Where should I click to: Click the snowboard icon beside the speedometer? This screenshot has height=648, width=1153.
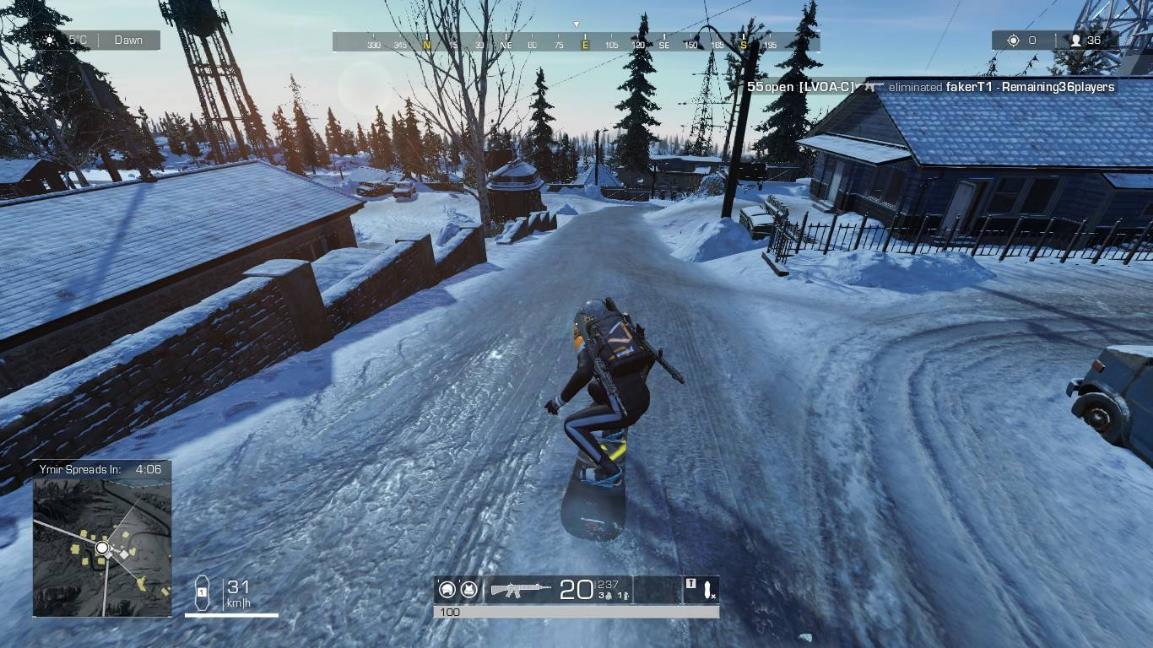click(202, 593)
